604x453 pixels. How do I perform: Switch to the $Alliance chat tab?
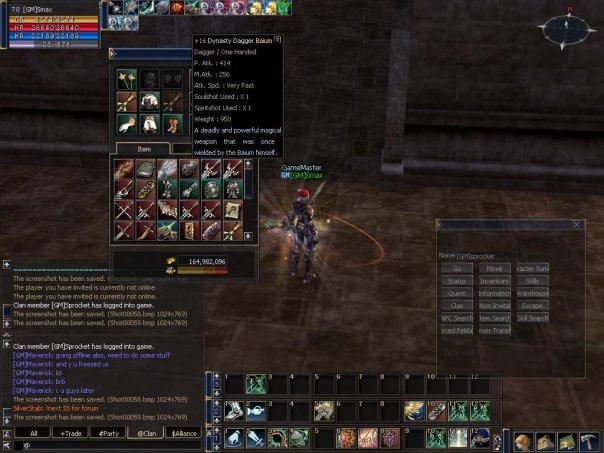click(x=185, y=433)
